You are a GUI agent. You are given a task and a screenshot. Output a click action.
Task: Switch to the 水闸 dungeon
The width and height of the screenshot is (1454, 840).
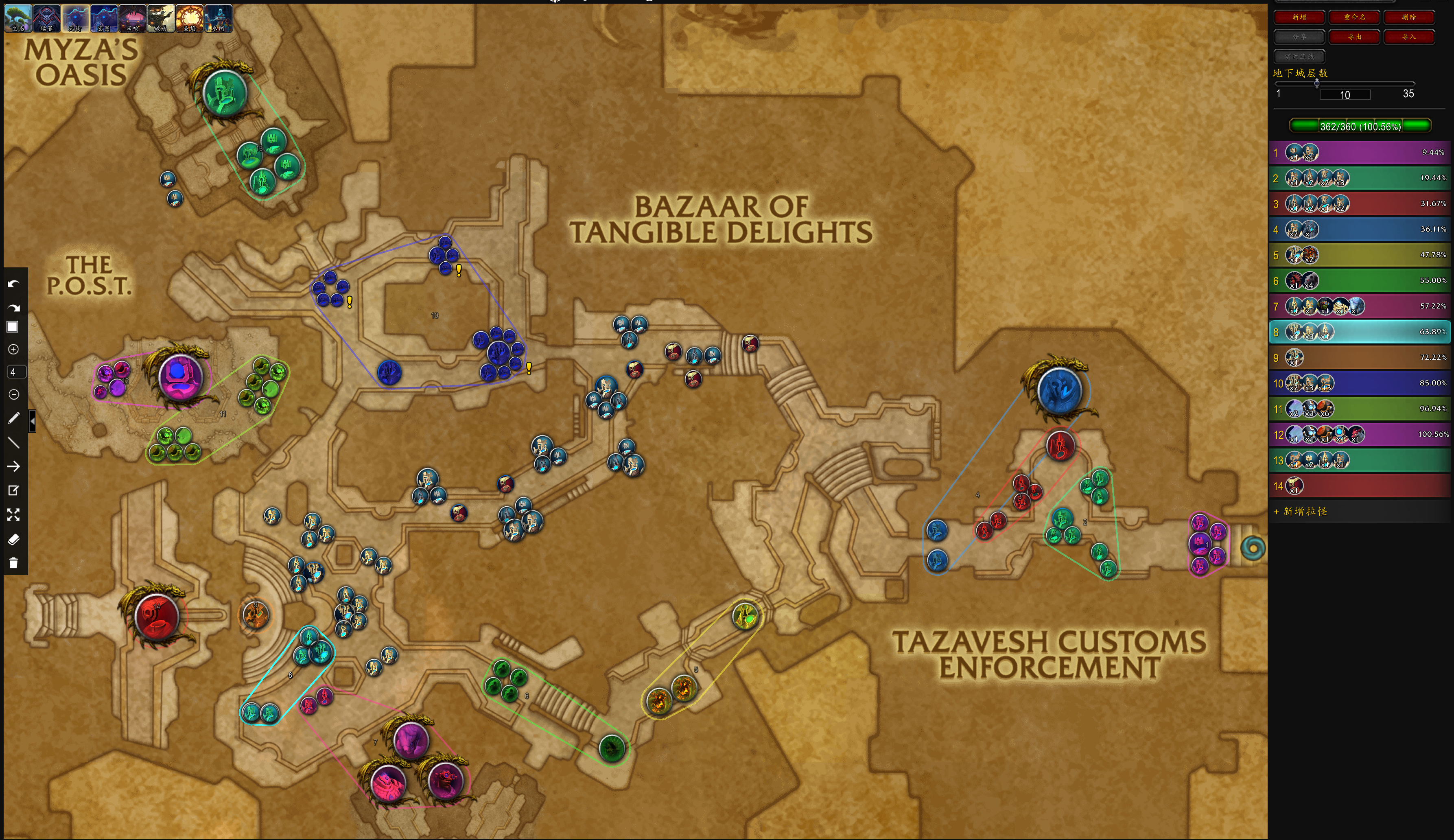click(219, 18)
